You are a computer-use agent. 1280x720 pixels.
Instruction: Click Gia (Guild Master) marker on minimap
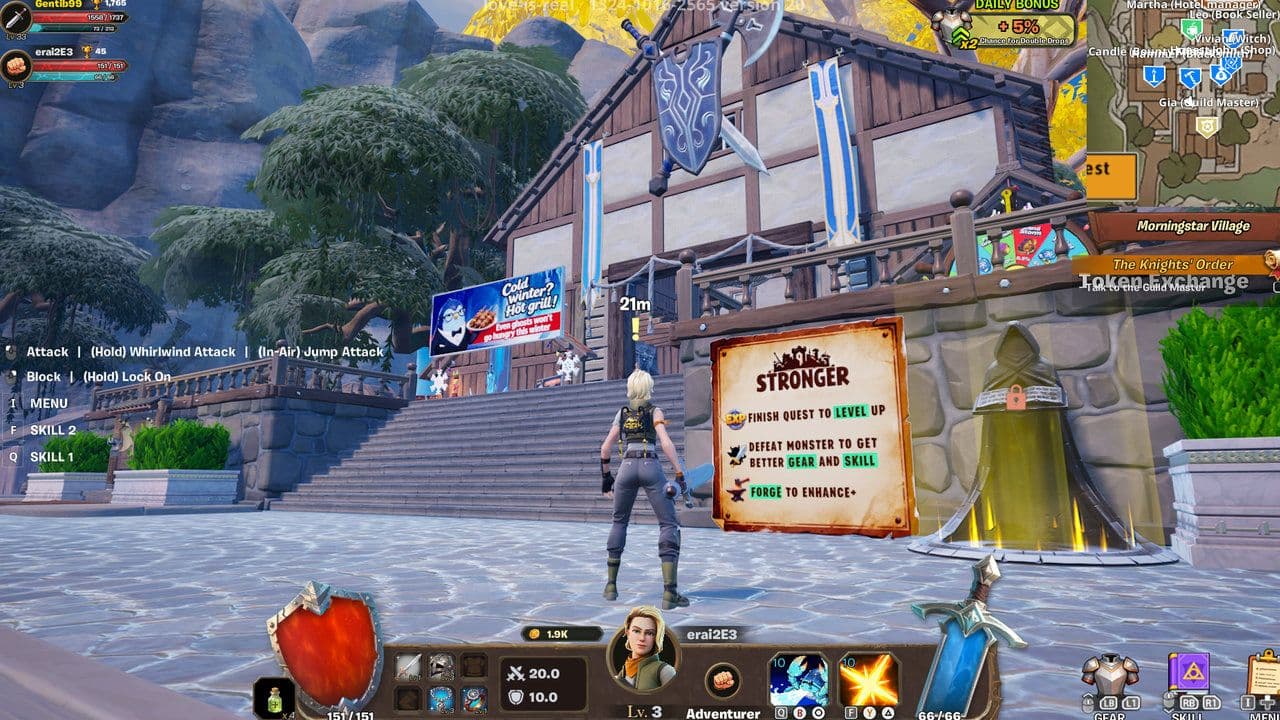[x=1208, y=125]
